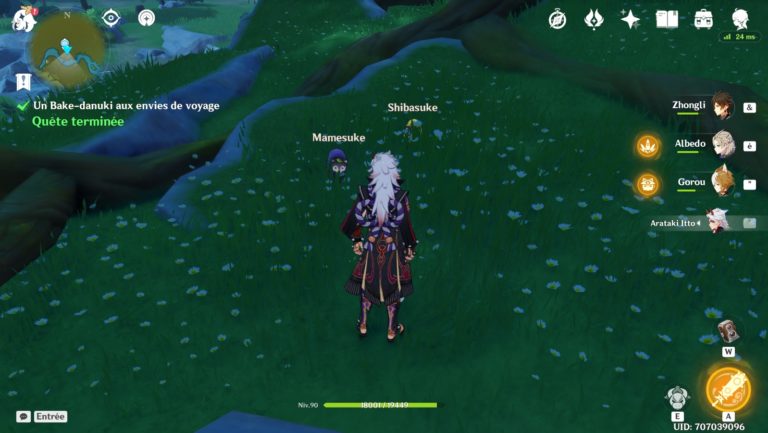This screenshot has height=433, width=768.
Task: Open the Paimon main menu
Action: (22, 18)
